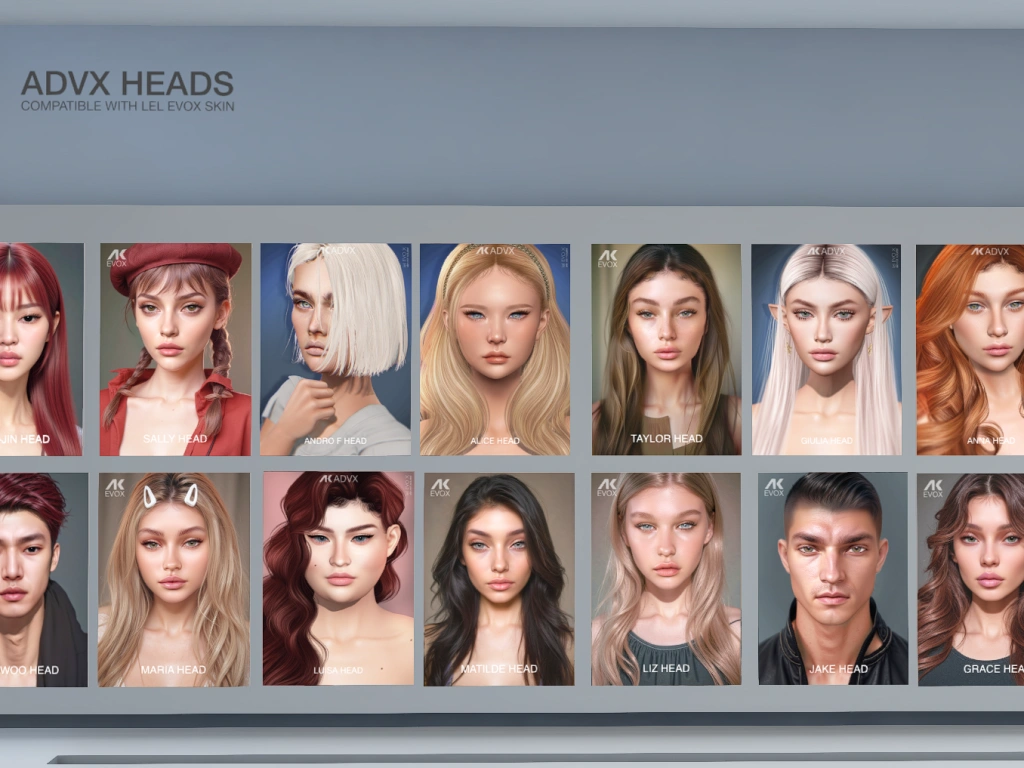The height and width of the screenshot is (768, 1024).
Task: Select the Maria Head vendor poster
Action: (173, 579)
